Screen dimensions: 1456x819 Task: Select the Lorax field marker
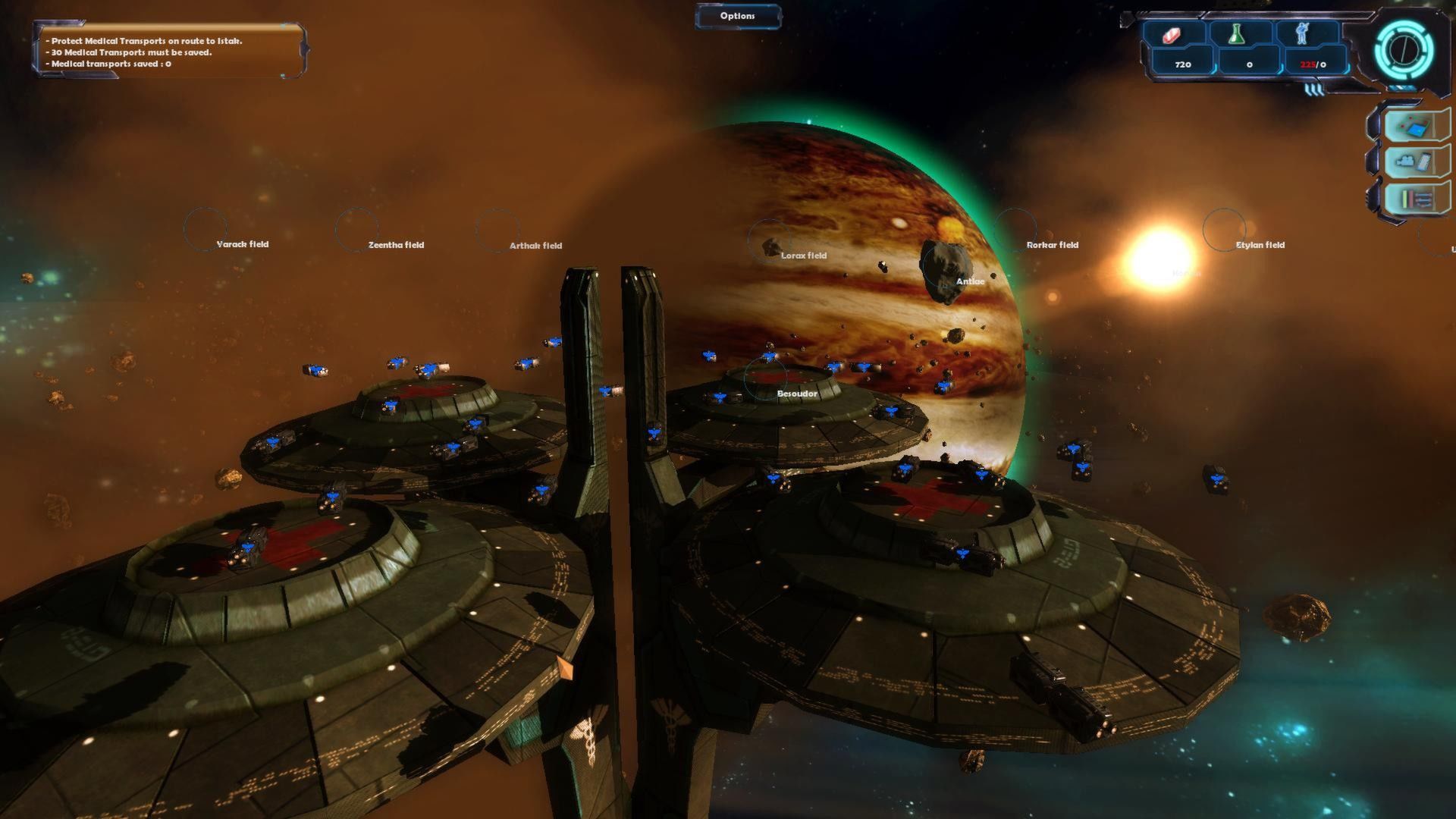769,241
